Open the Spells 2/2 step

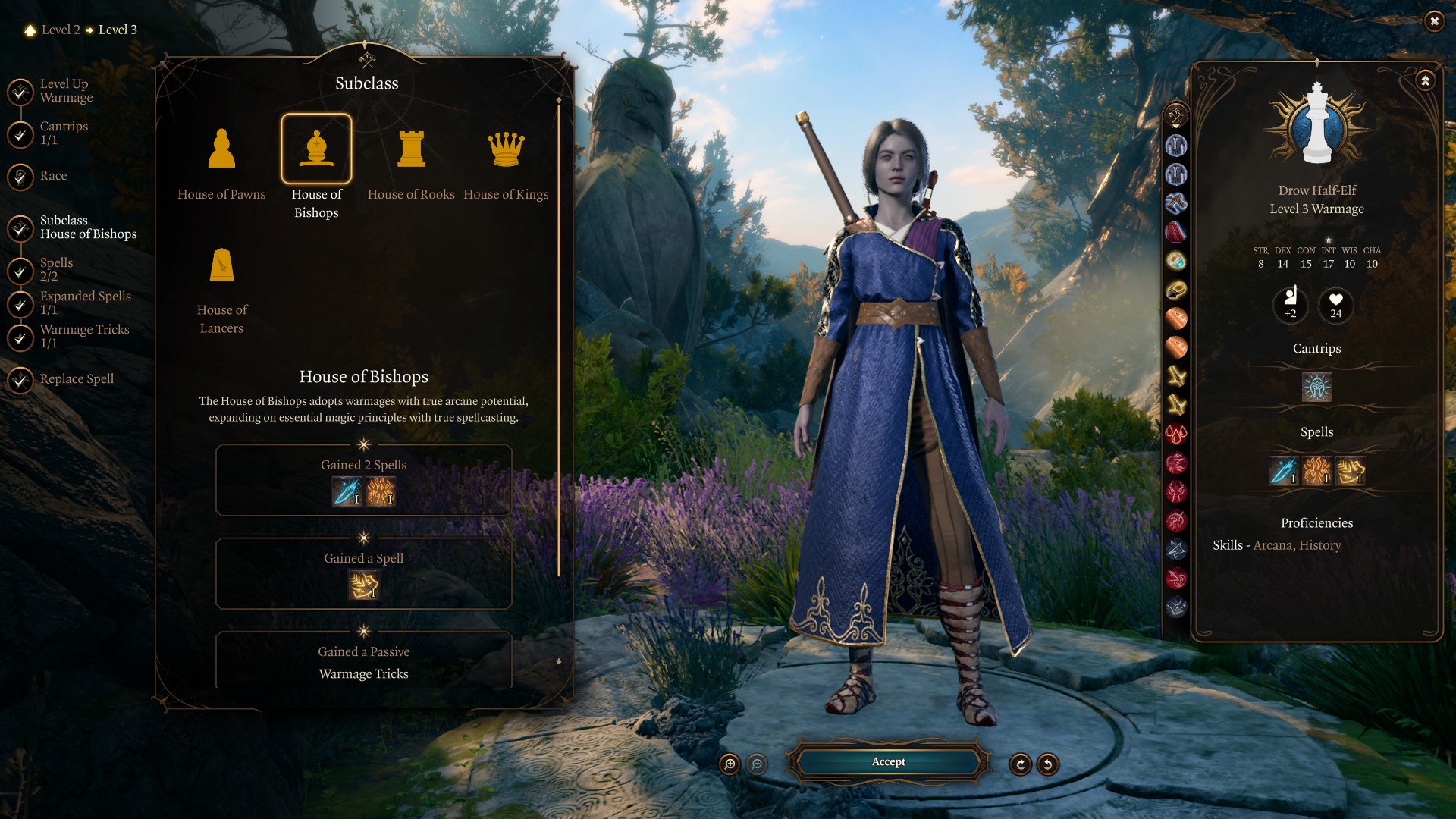click(56, 269)
